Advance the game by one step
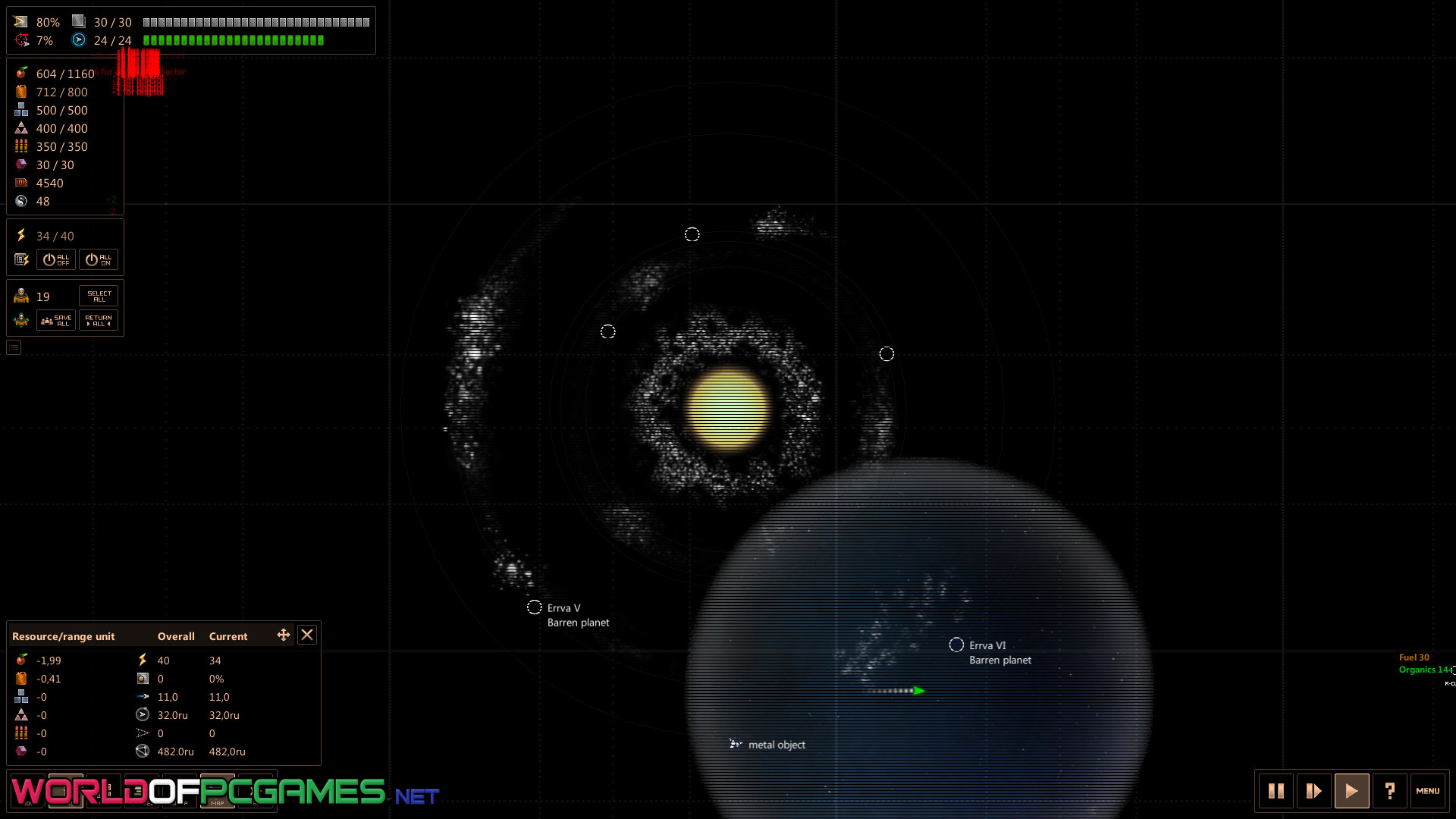Viewport: 1456px width, 819px height. pos(1314,791)
